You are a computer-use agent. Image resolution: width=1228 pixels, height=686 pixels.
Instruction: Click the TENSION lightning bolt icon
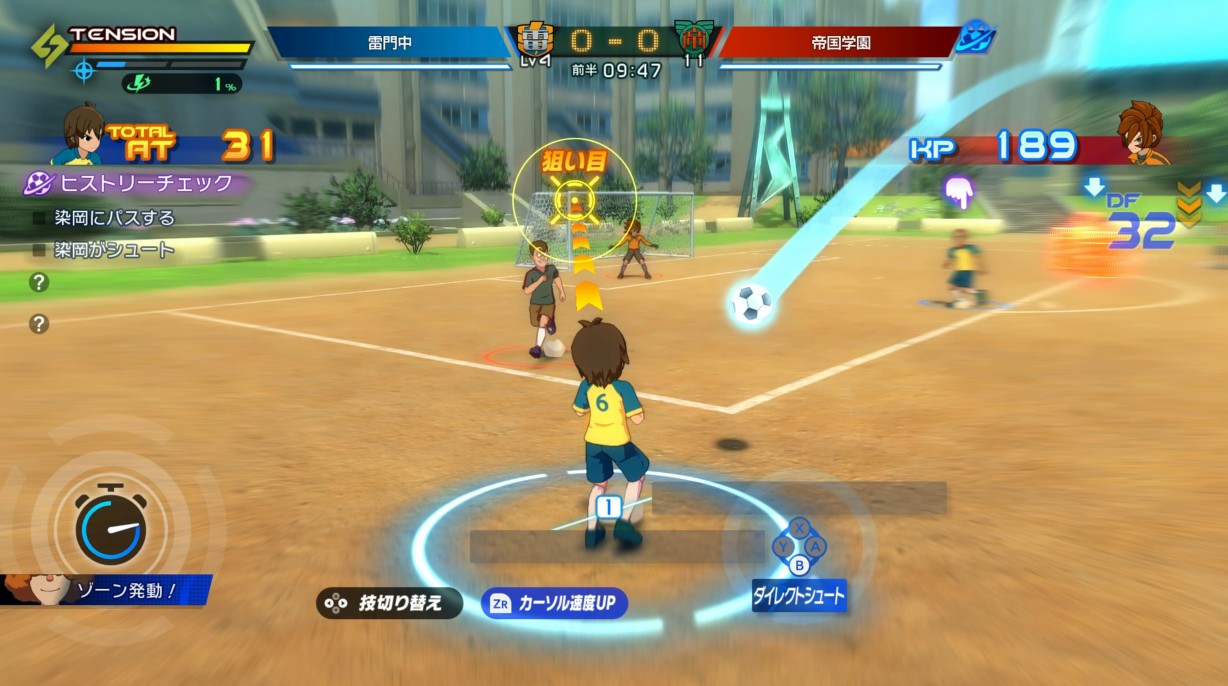pos(48,45)
